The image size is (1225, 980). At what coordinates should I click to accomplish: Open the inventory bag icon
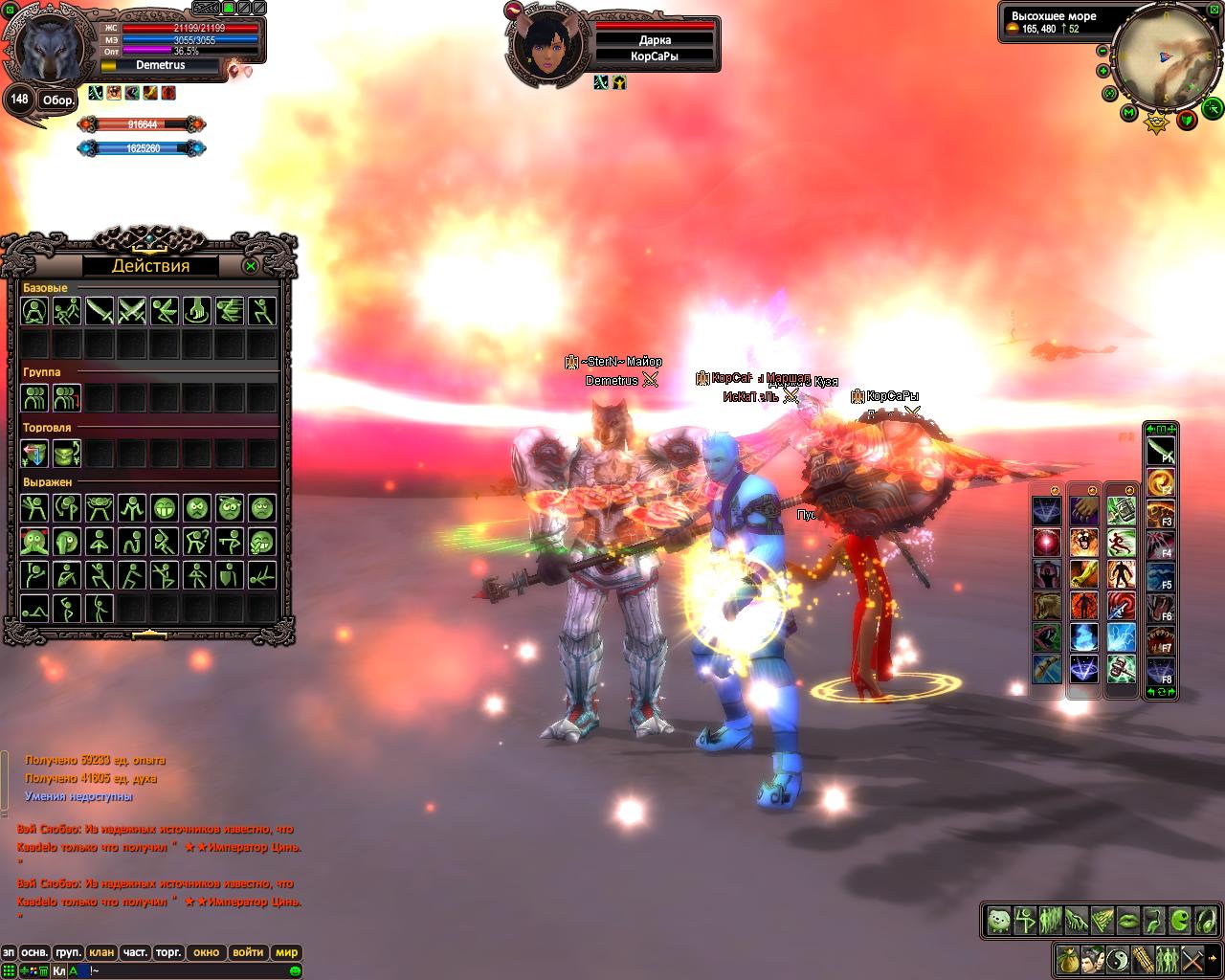tap(1067, 958)
